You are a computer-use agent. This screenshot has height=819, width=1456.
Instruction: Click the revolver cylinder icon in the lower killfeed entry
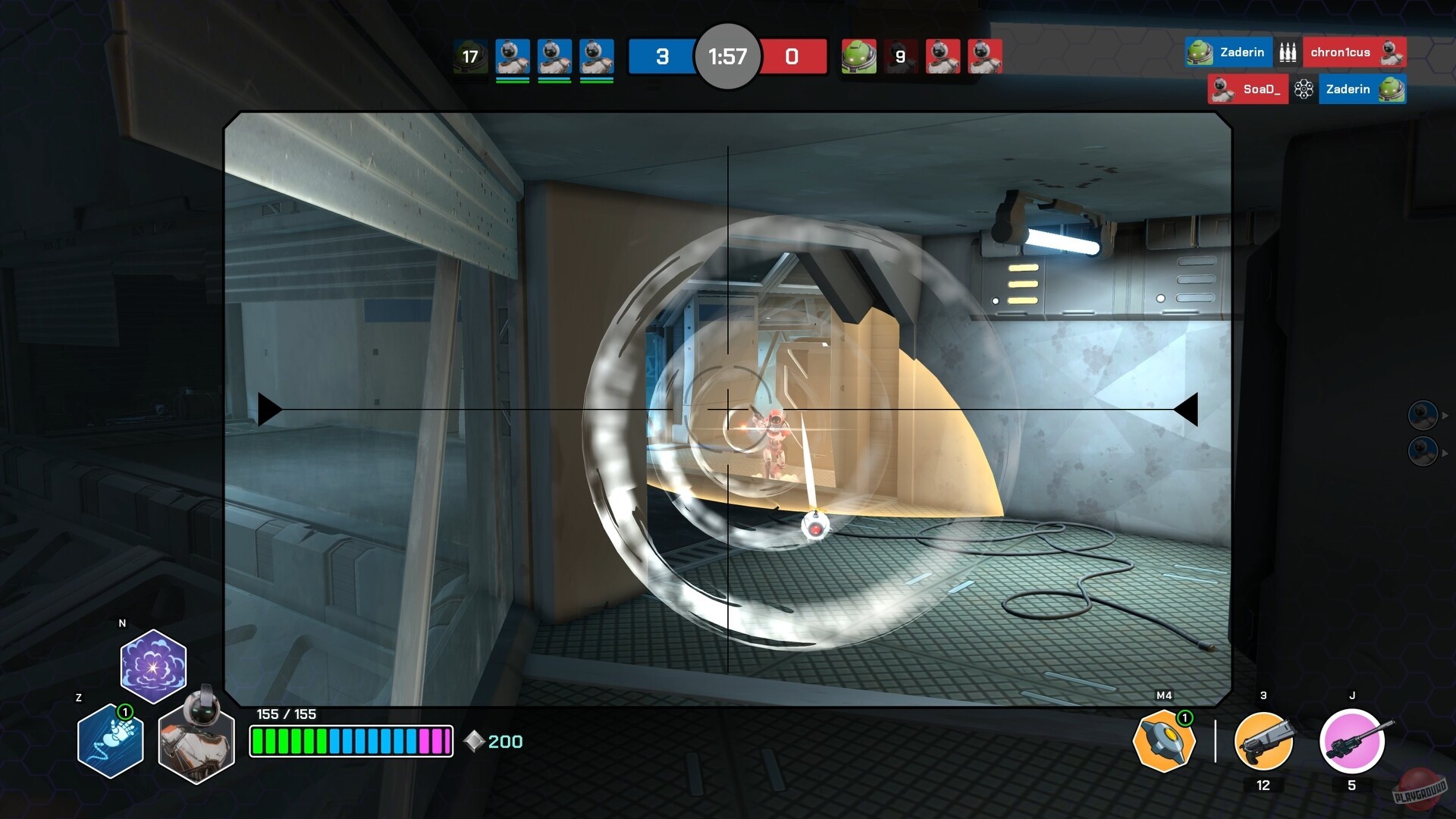1305,89
